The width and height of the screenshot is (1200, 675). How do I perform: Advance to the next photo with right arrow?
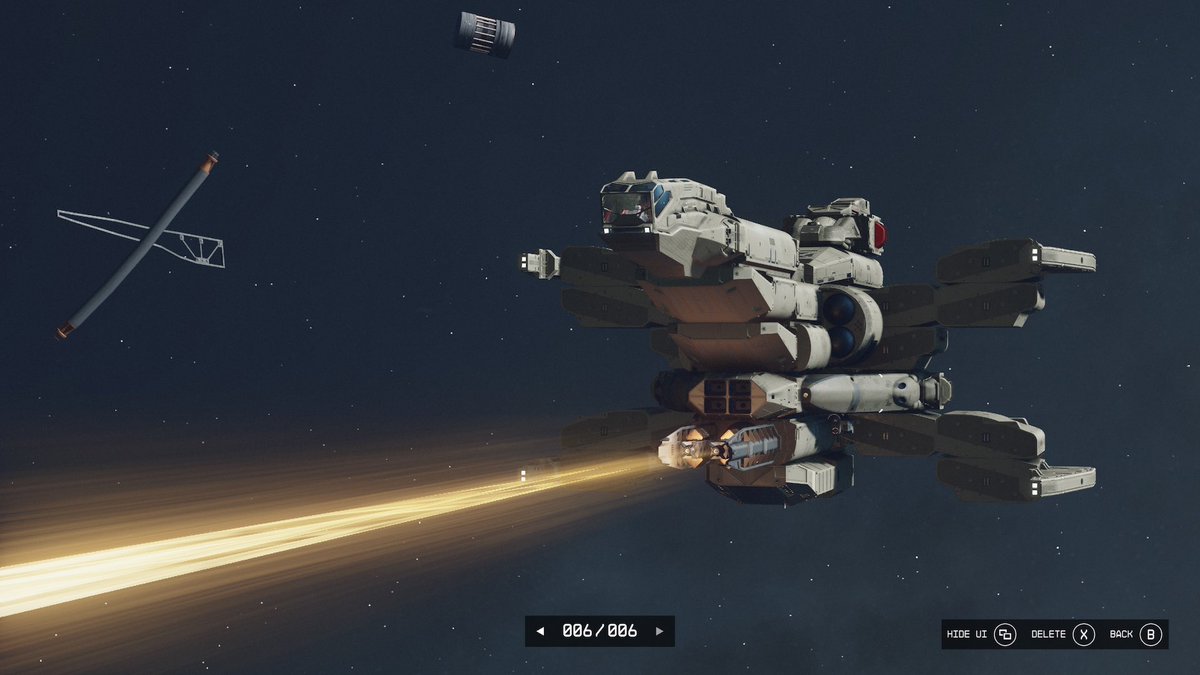click(x=659, y=631)
